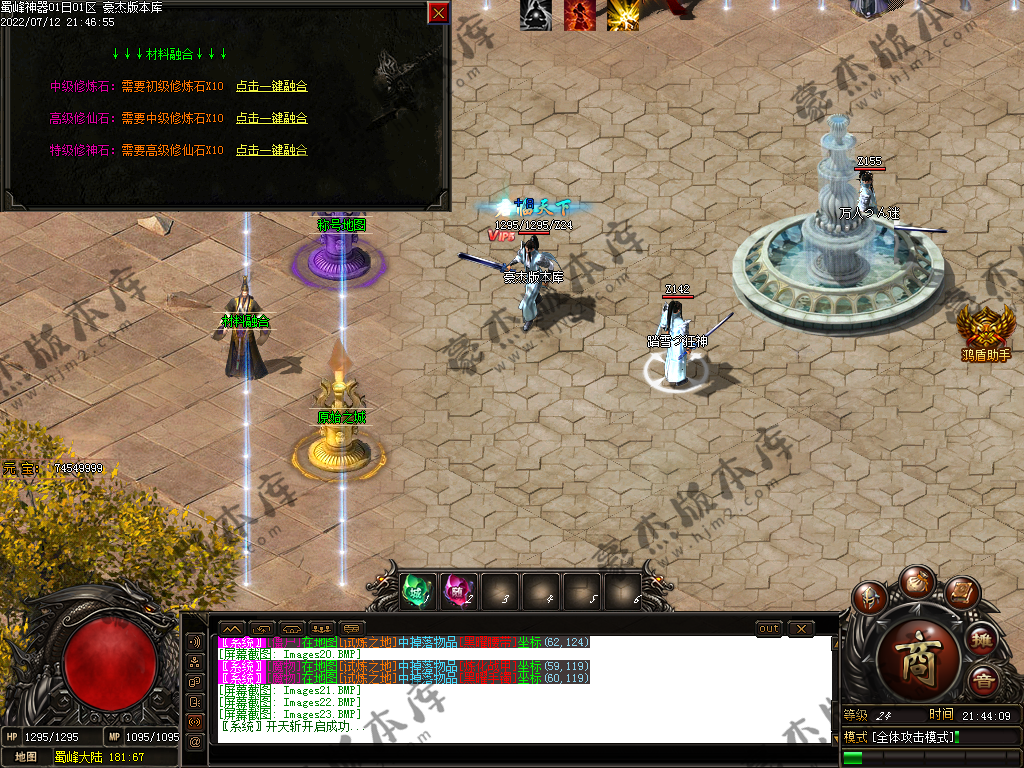Click one-key fusion for 高级修仙石
This screenshot has width=1024, height=768.
click(271, 119)
